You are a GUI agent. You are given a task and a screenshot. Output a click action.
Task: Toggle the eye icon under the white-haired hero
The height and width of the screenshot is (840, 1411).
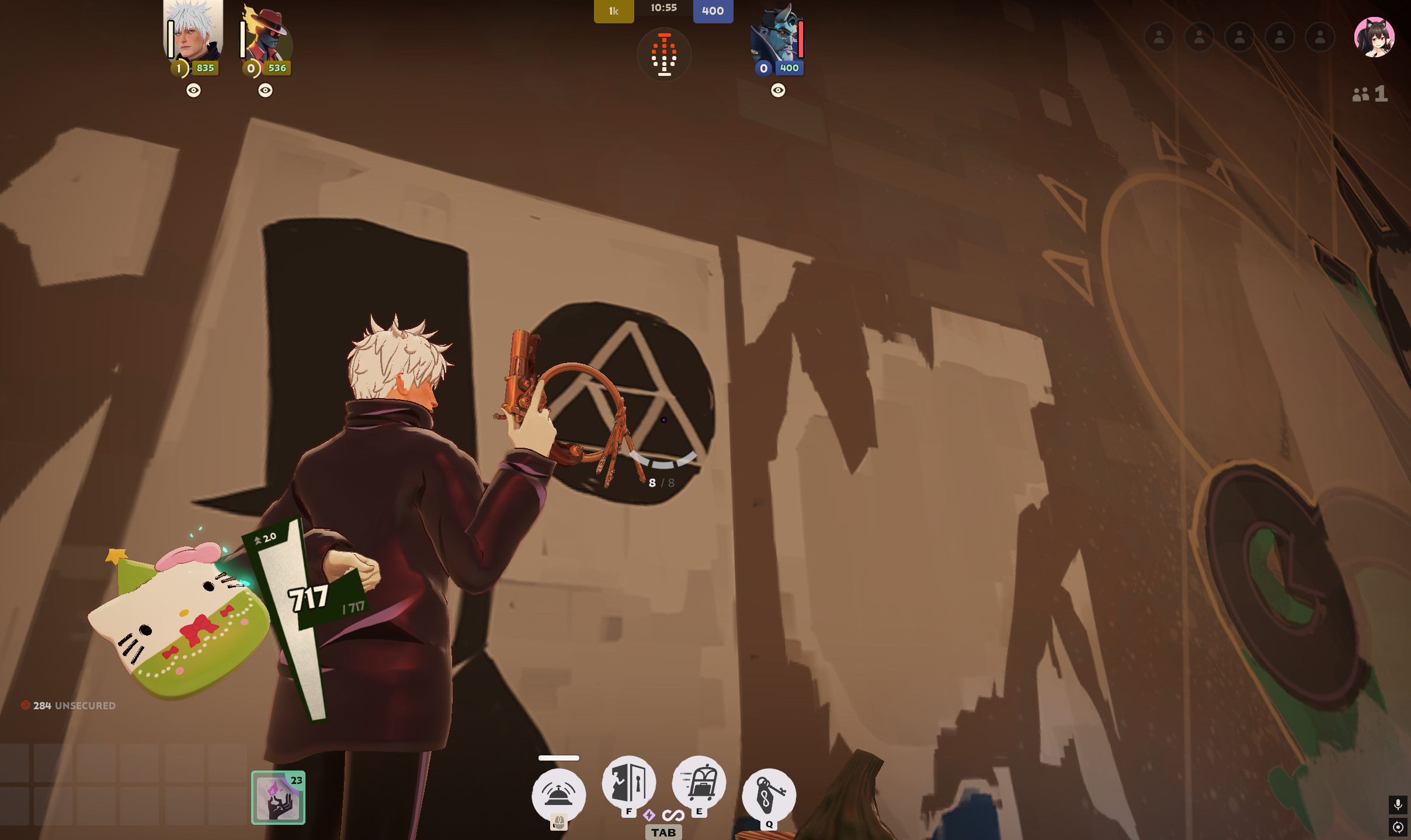pos(193,90)
